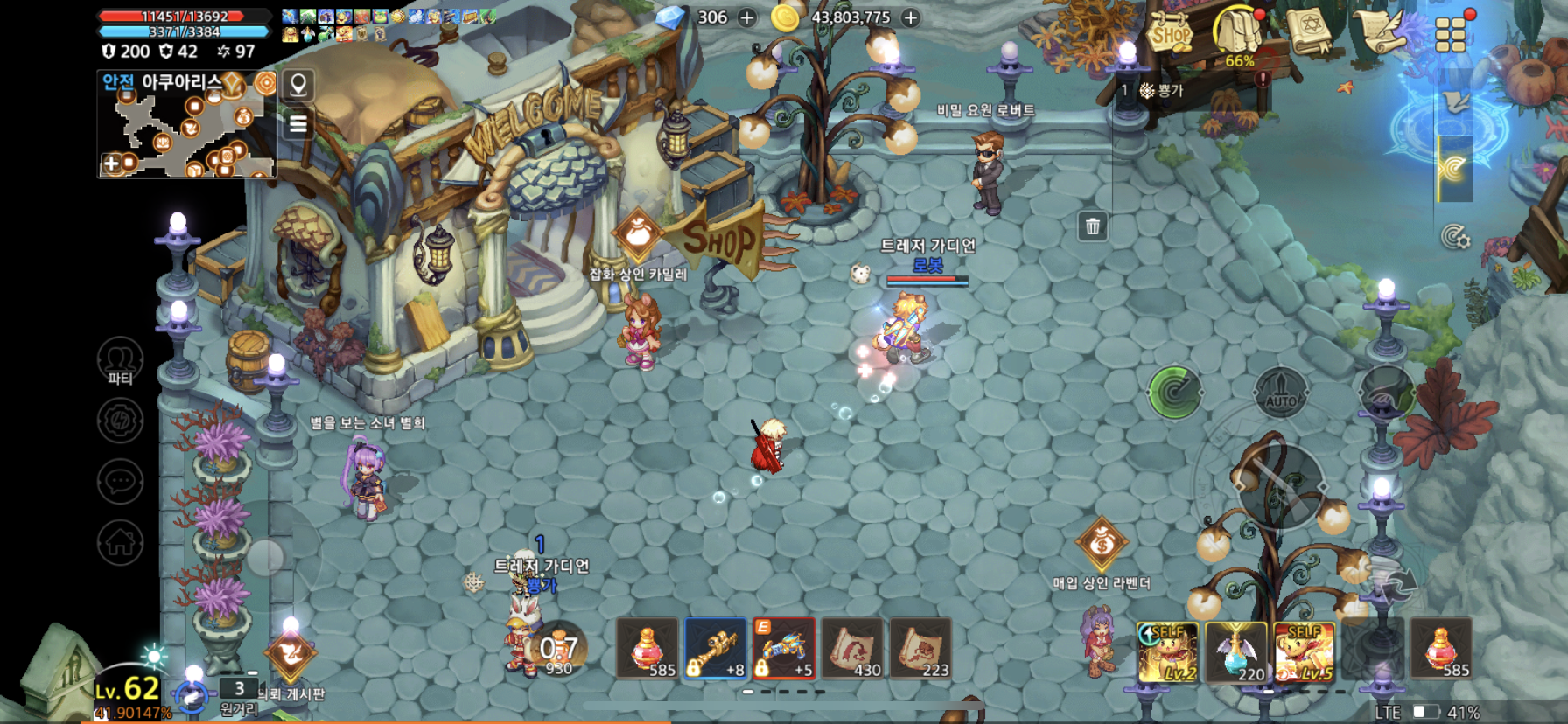This screenshot has height=724, width=1568.
Task: Add gold coins with the plus button
Action: [x=911, y=17]
